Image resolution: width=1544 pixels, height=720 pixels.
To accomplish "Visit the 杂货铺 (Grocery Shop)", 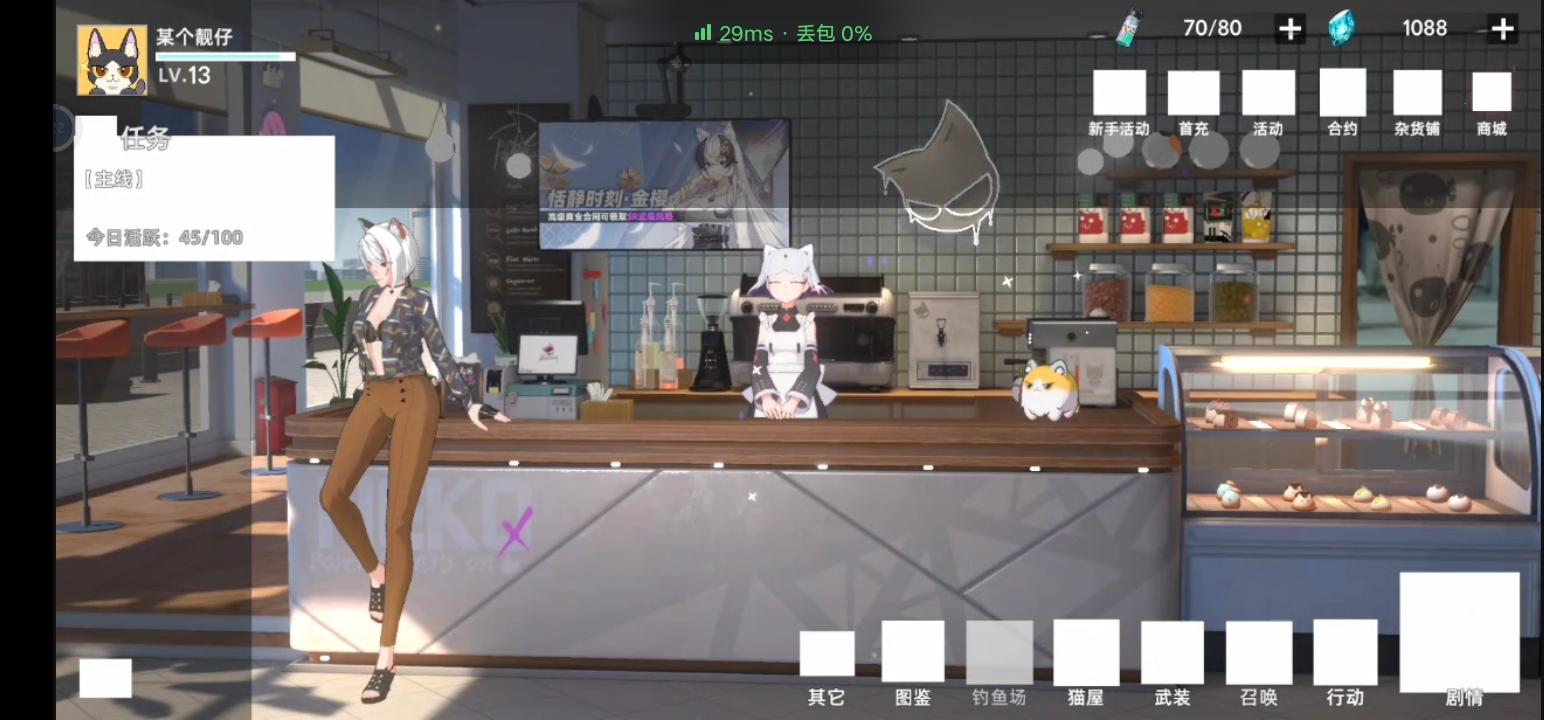I will [1417, 90].
